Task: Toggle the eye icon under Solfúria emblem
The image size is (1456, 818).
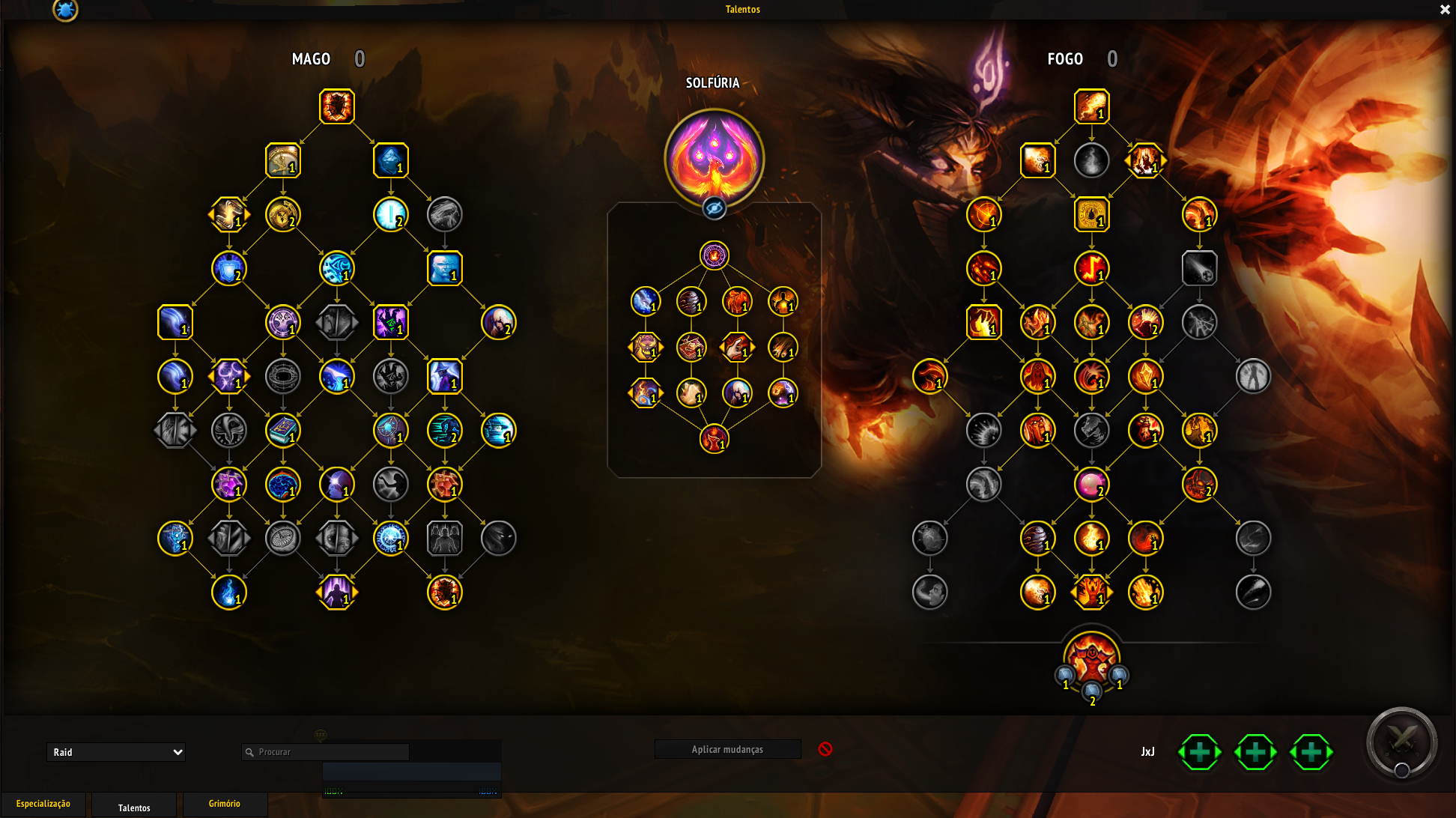Action: point(715,208)
